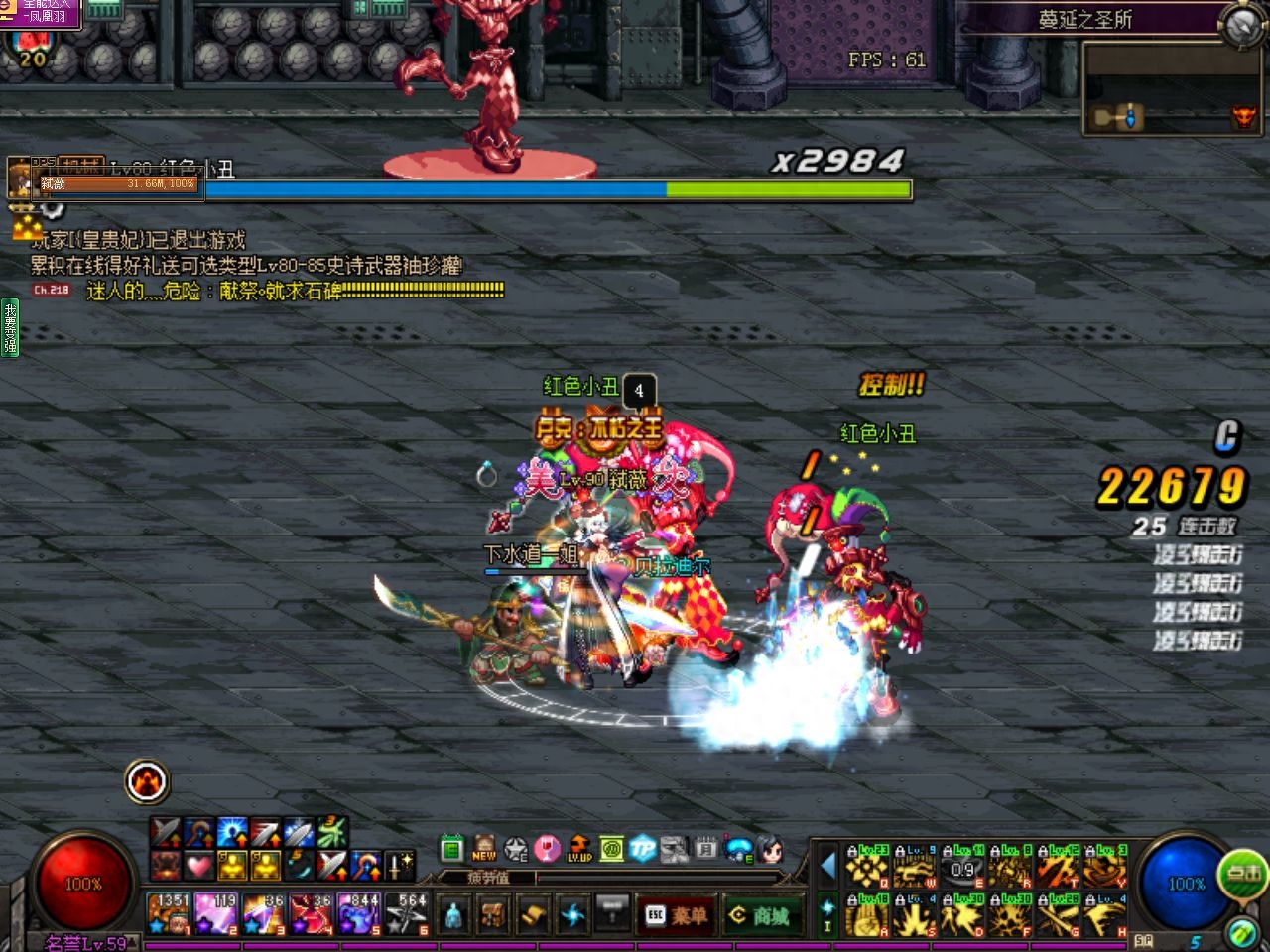Click the blue arrow beside the skill bar

click(x=827, y=867)
